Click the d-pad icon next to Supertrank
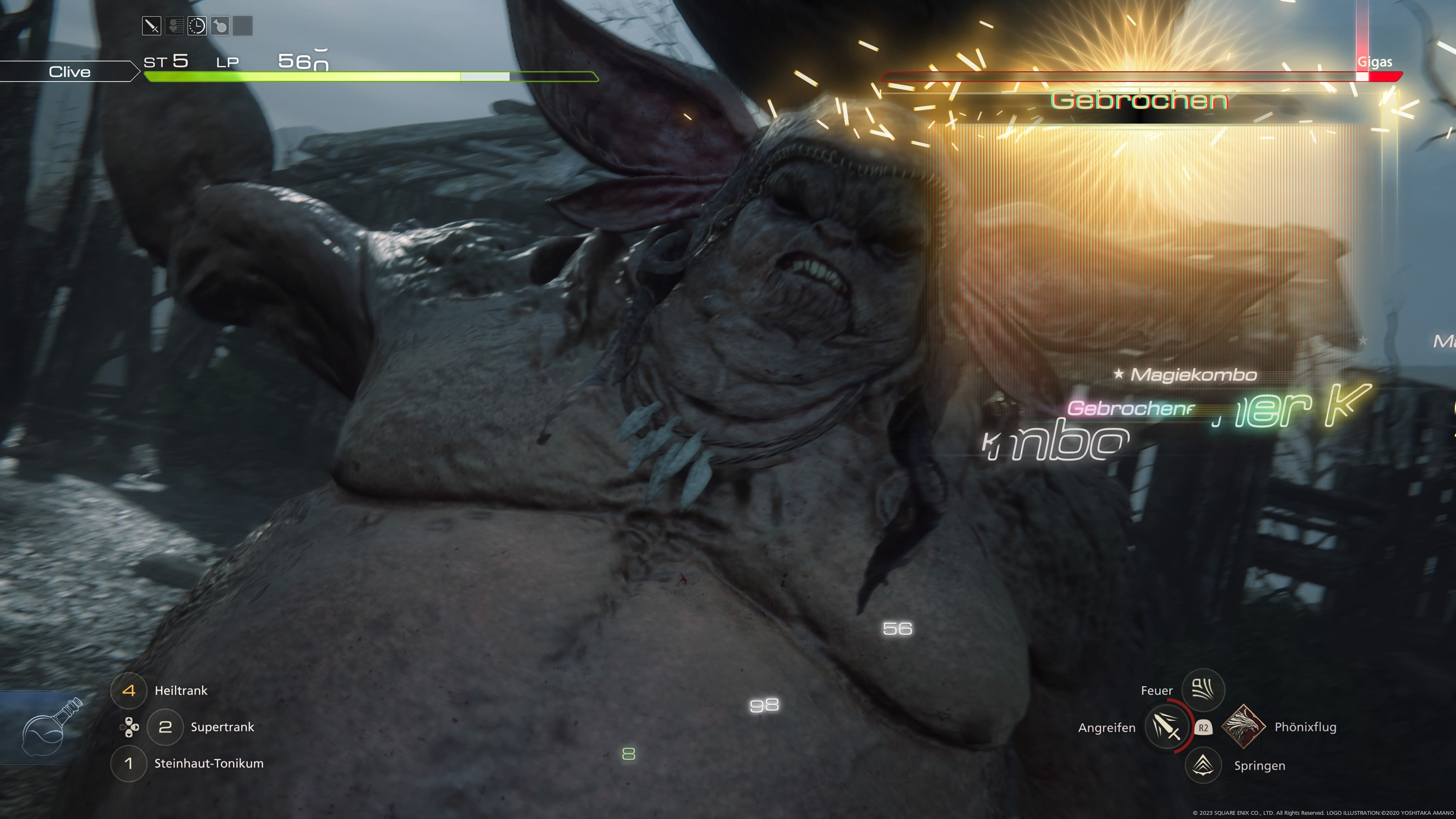 click(x=129, y=728)
